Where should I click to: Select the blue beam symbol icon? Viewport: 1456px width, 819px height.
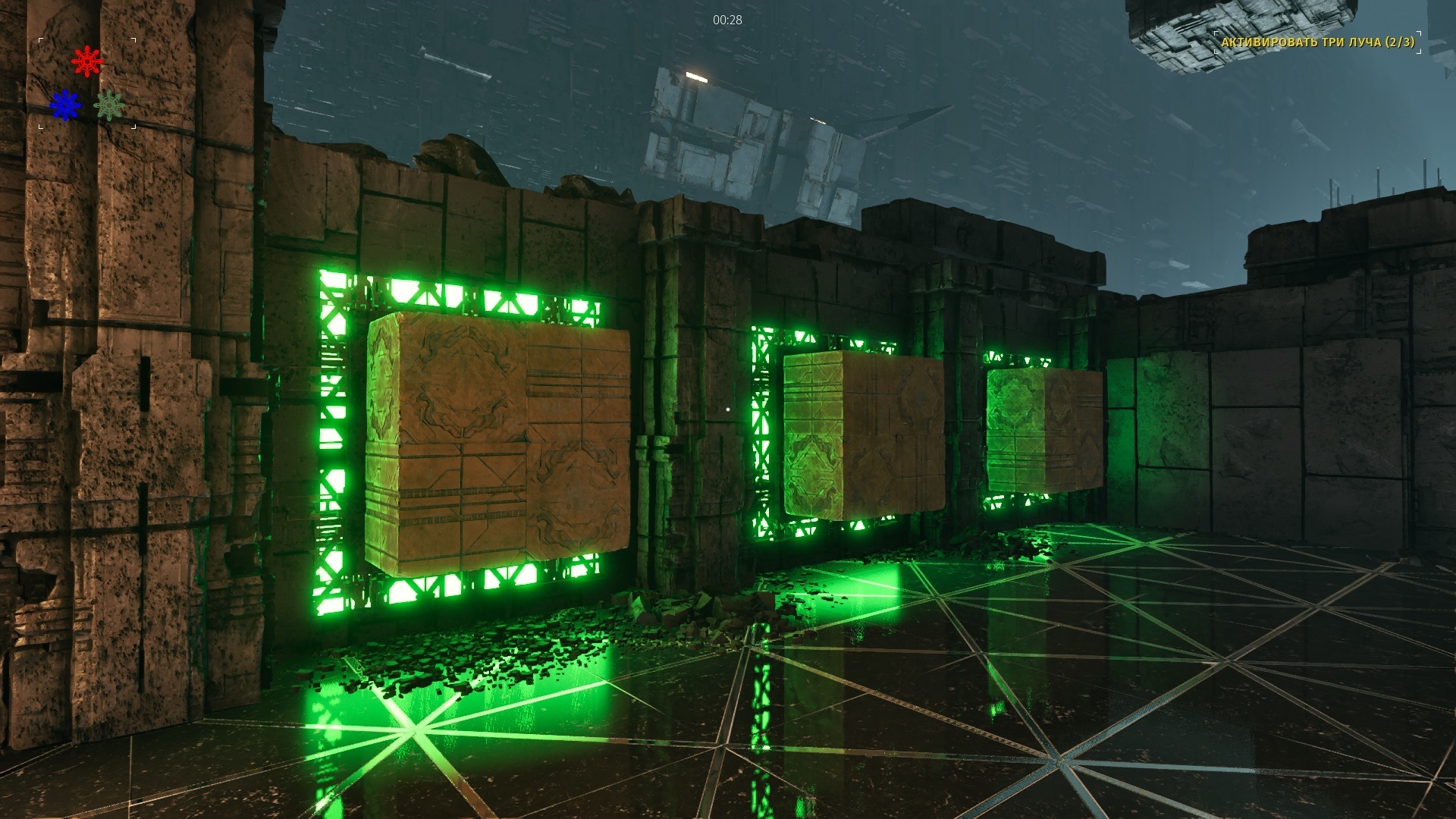(65, 105)
